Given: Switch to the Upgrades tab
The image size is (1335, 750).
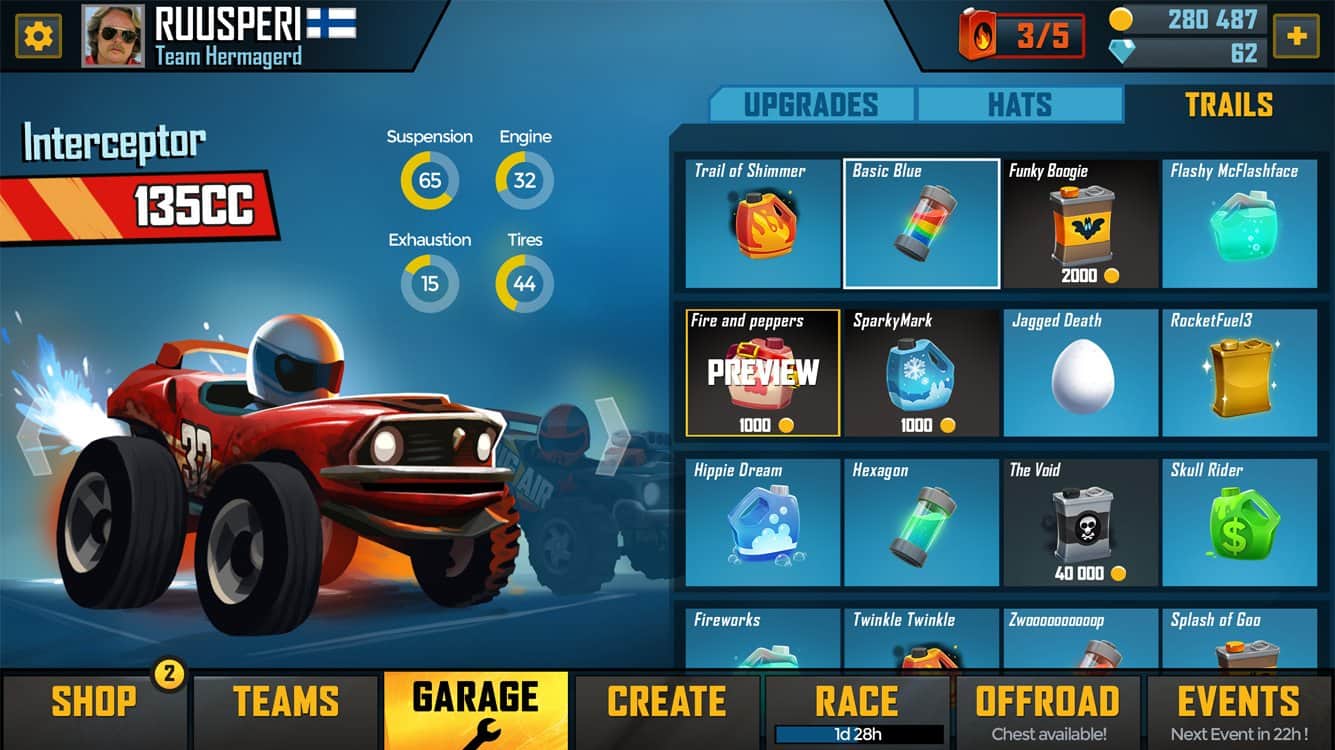Looking at the screenshot, I should coord(811,105).
